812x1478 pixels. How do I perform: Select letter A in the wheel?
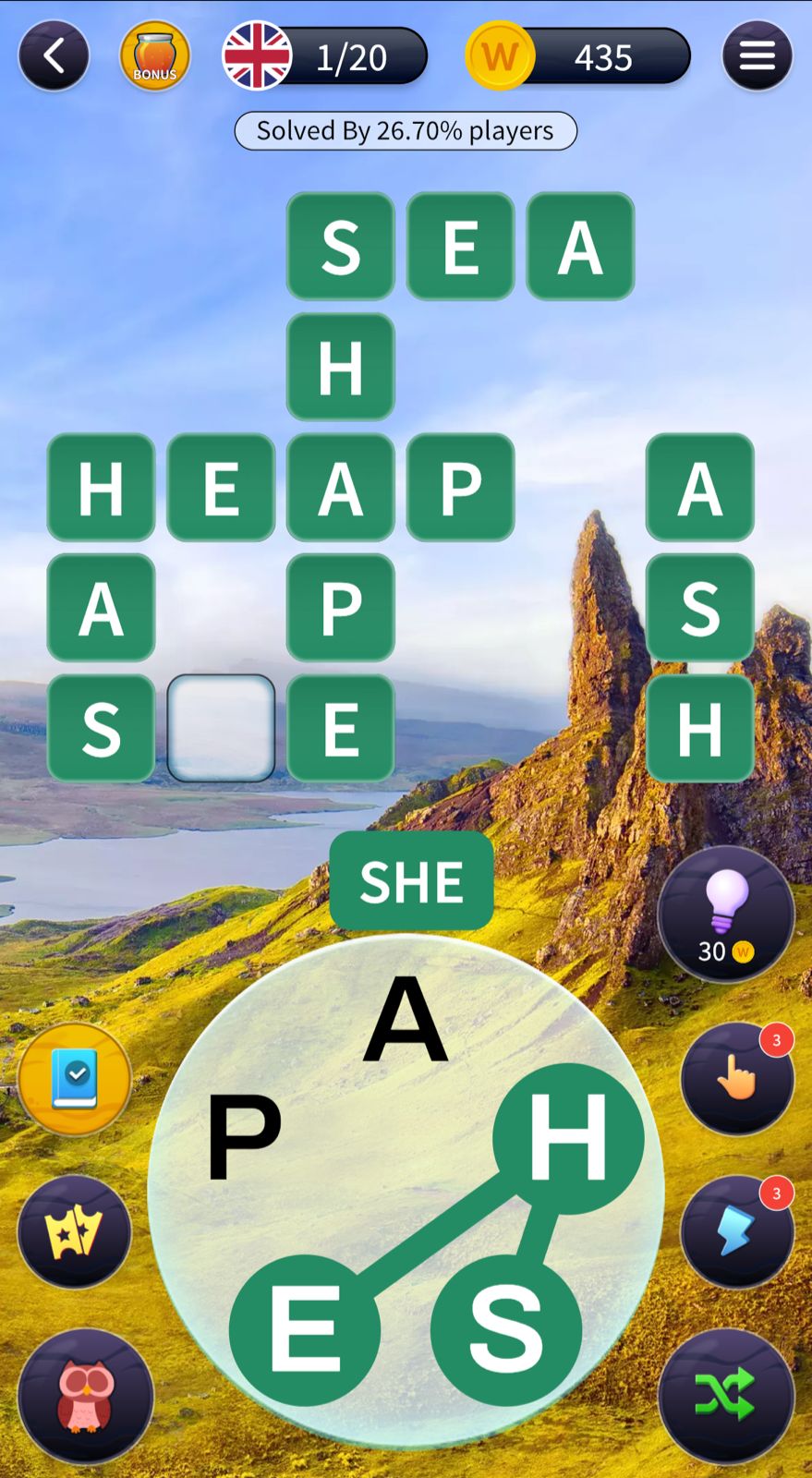(406, 1021)
